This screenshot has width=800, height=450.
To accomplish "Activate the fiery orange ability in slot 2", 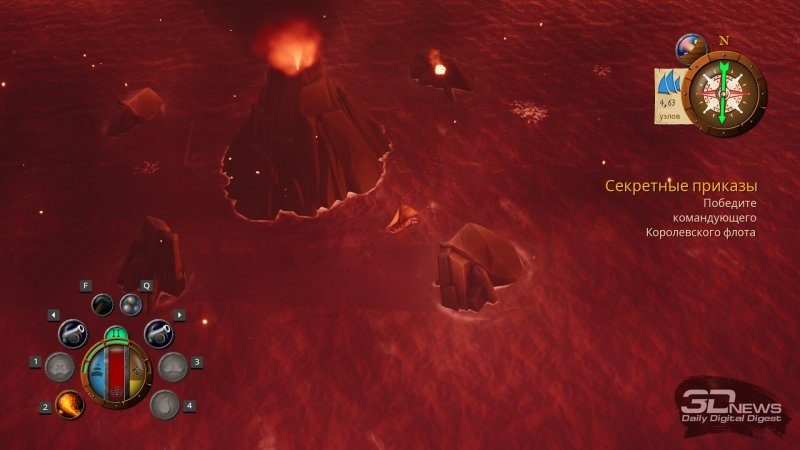I will coord(69,405).
